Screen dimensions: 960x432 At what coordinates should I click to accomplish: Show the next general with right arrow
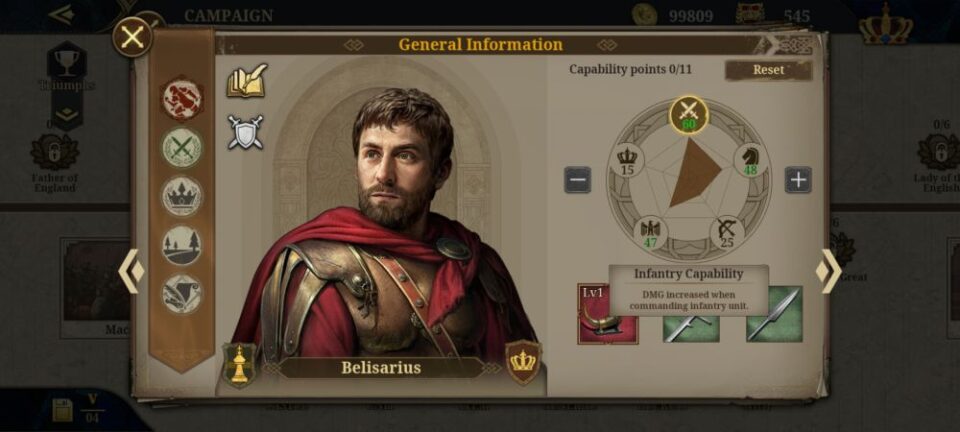[828, 271]
